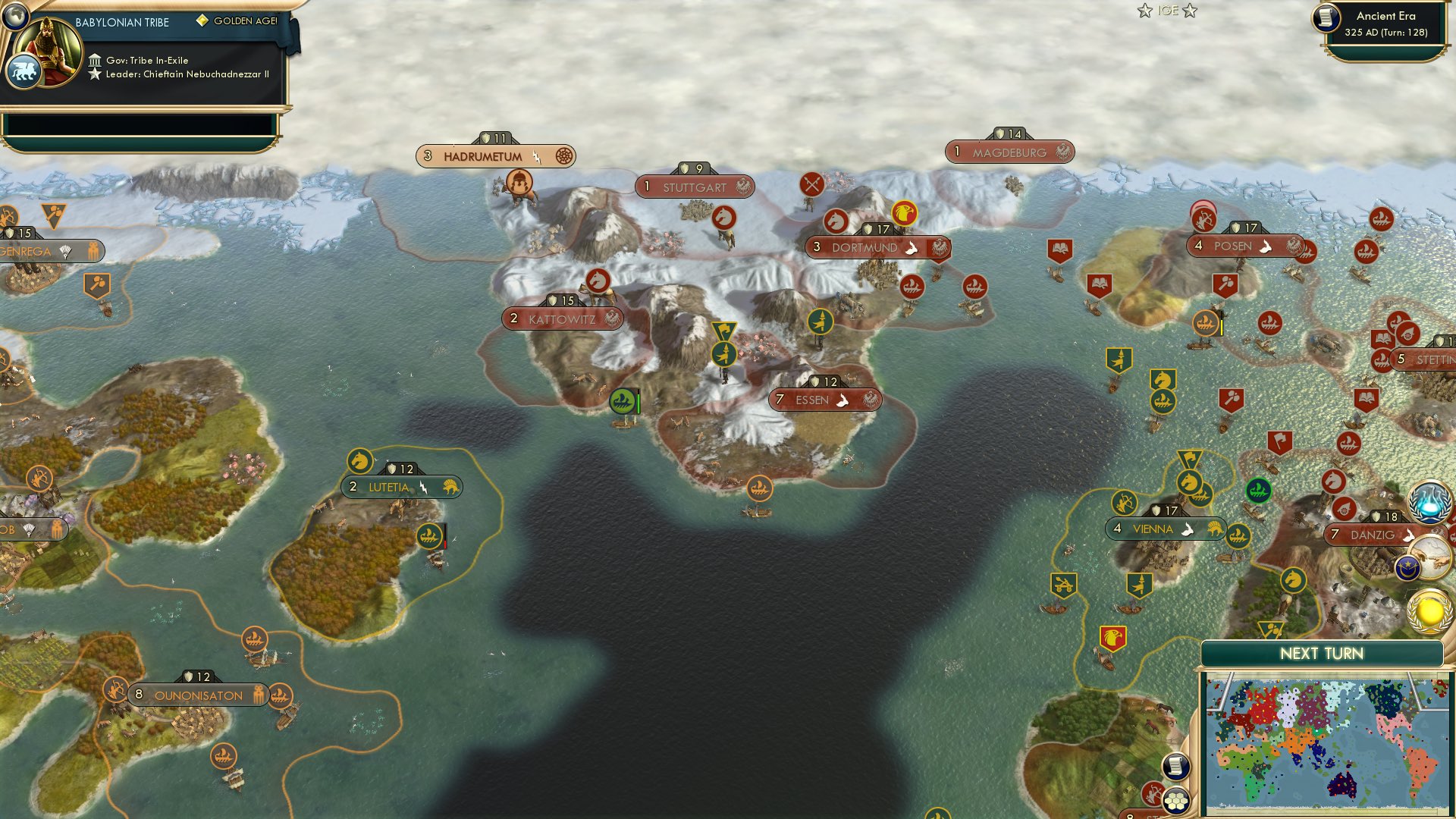1456x819 pixels.
Task: Click the green work boat icon near Essen
Action: [x=622, y=400]
